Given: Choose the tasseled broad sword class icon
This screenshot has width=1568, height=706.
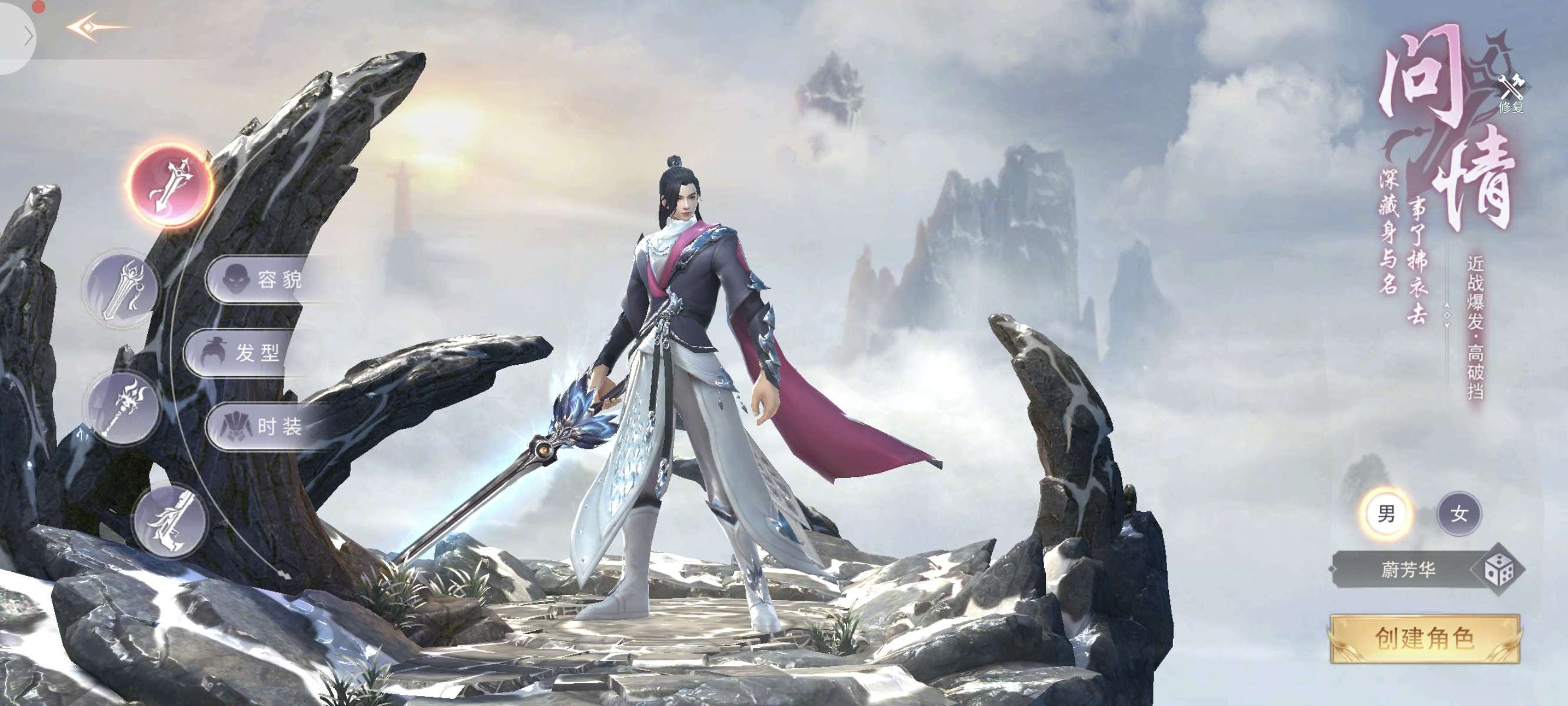Looking at the screenshot, I should point(122,288).
